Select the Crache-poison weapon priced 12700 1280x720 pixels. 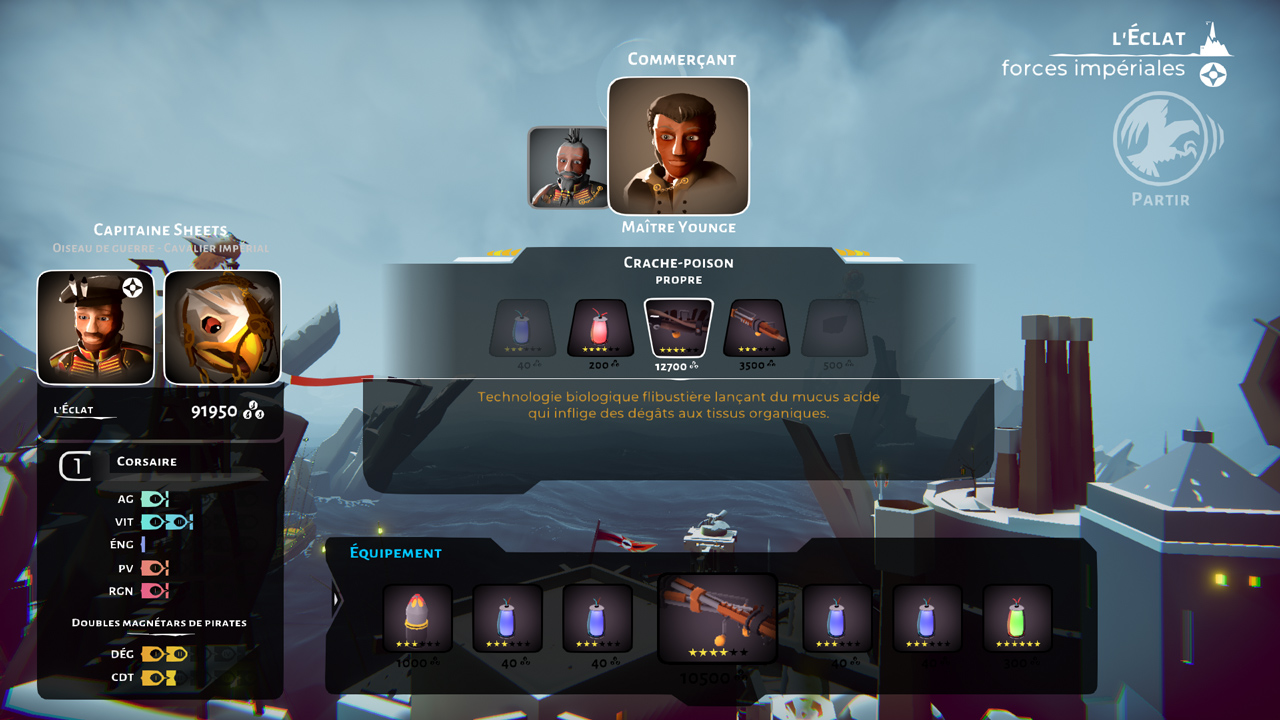click(678, 328)
